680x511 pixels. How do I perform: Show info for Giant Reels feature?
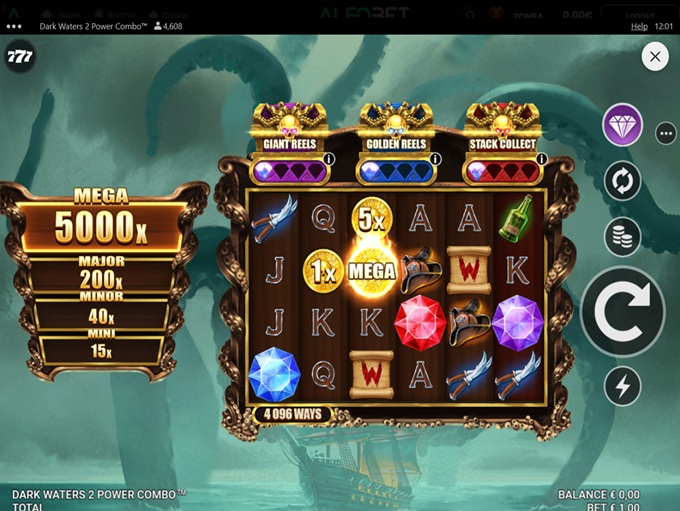[x=328, y=159]
